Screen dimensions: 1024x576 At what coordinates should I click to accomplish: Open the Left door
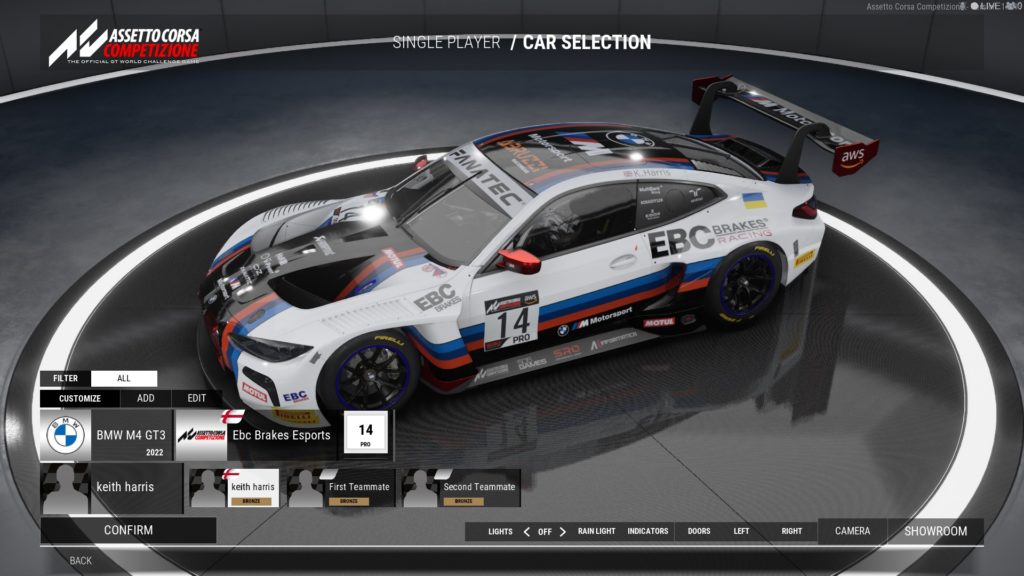tap(741, 531)
